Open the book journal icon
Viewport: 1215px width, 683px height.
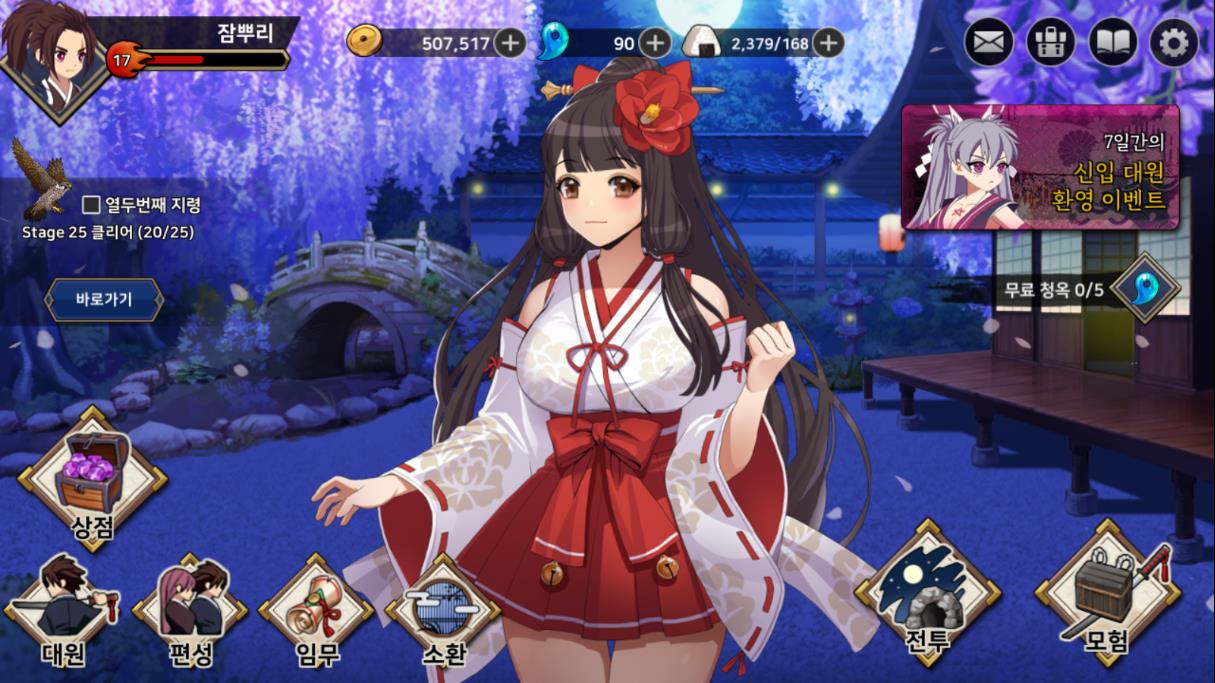click(1113, 43)
